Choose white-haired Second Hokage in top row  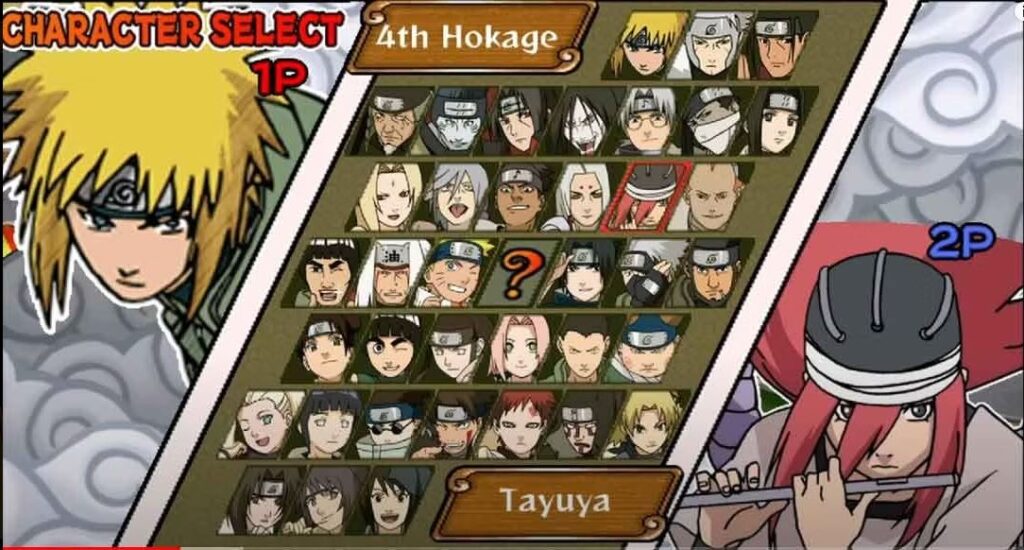tap(715, 45)
